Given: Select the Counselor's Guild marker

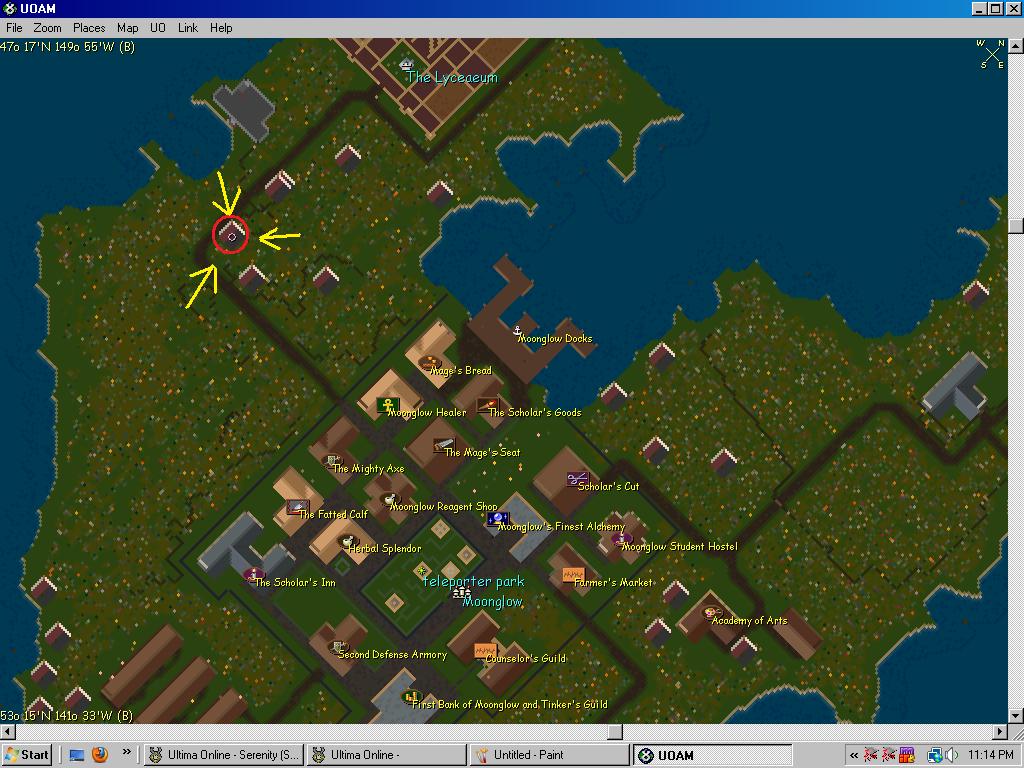Looking at the screenshot, I should (x=485, y=650).
